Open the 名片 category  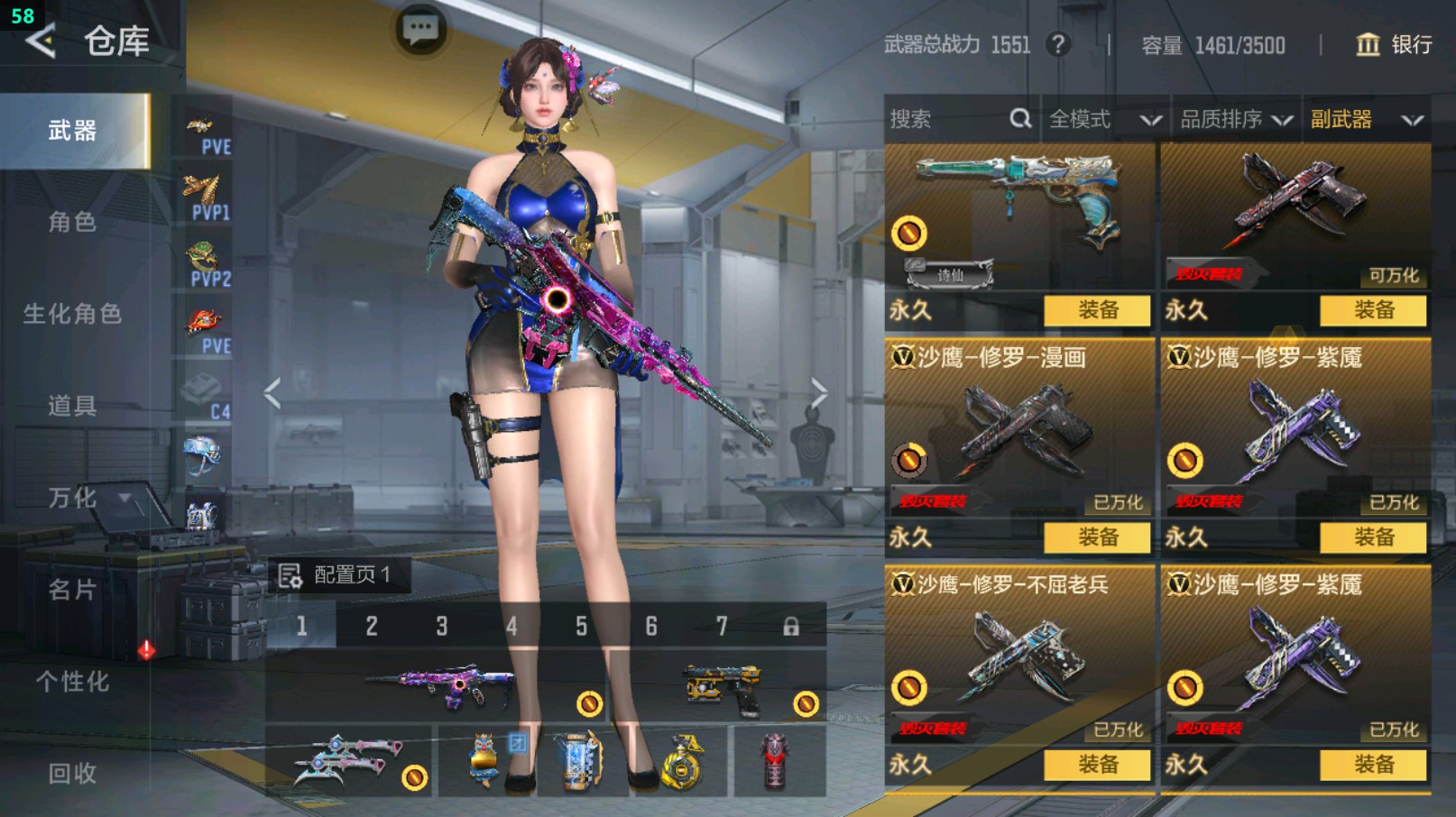72,590
